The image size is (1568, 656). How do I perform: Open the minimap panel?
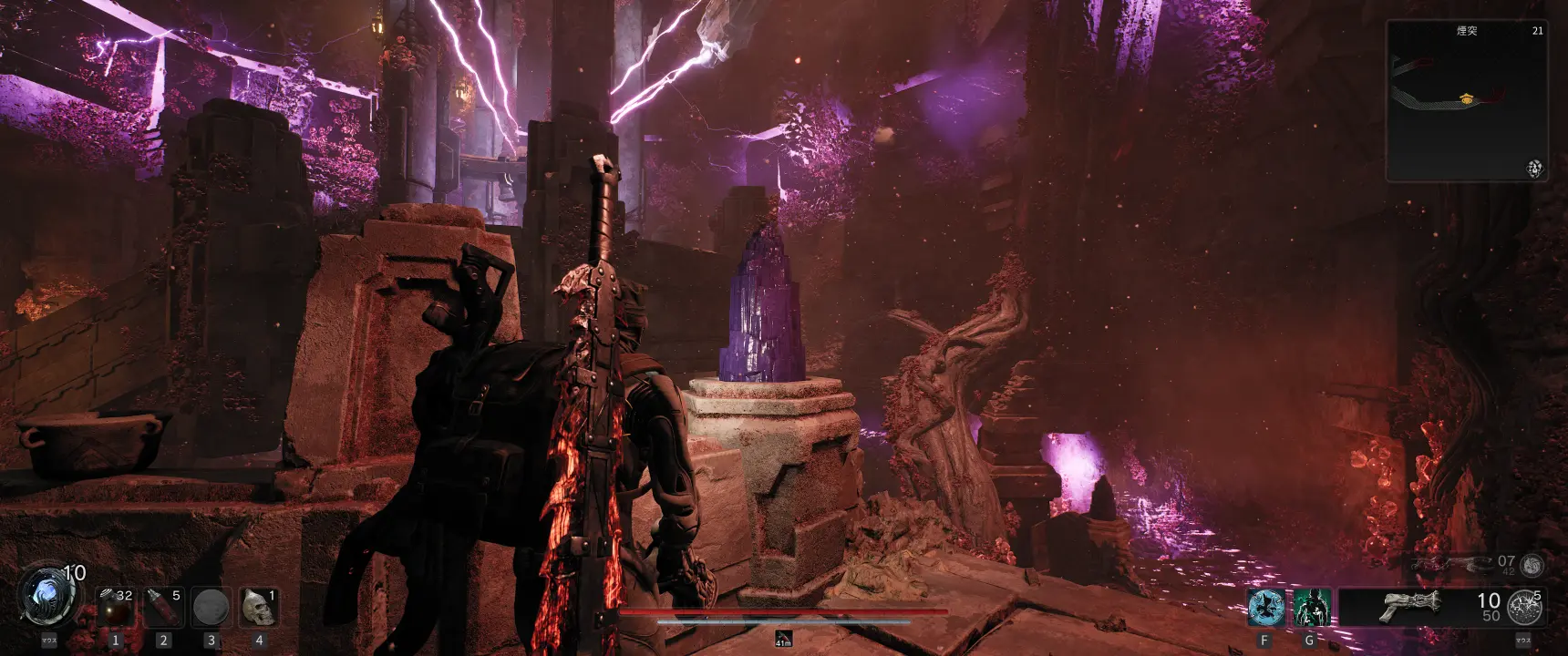tap(1466, 100)
